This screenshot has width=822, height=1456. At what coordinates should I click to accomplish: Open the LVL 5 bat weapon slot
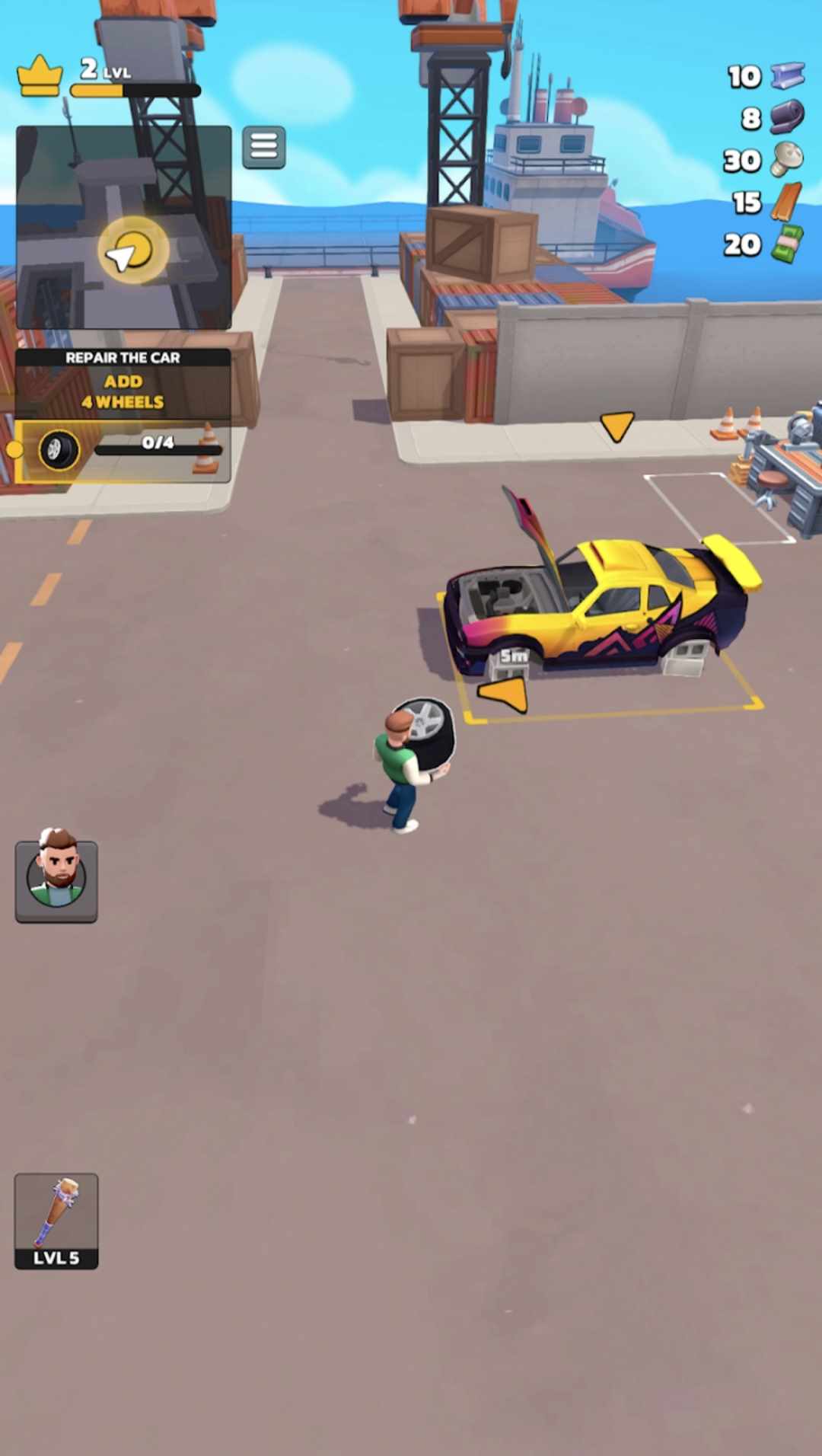pyautogui.click(x=56, y=1221)
